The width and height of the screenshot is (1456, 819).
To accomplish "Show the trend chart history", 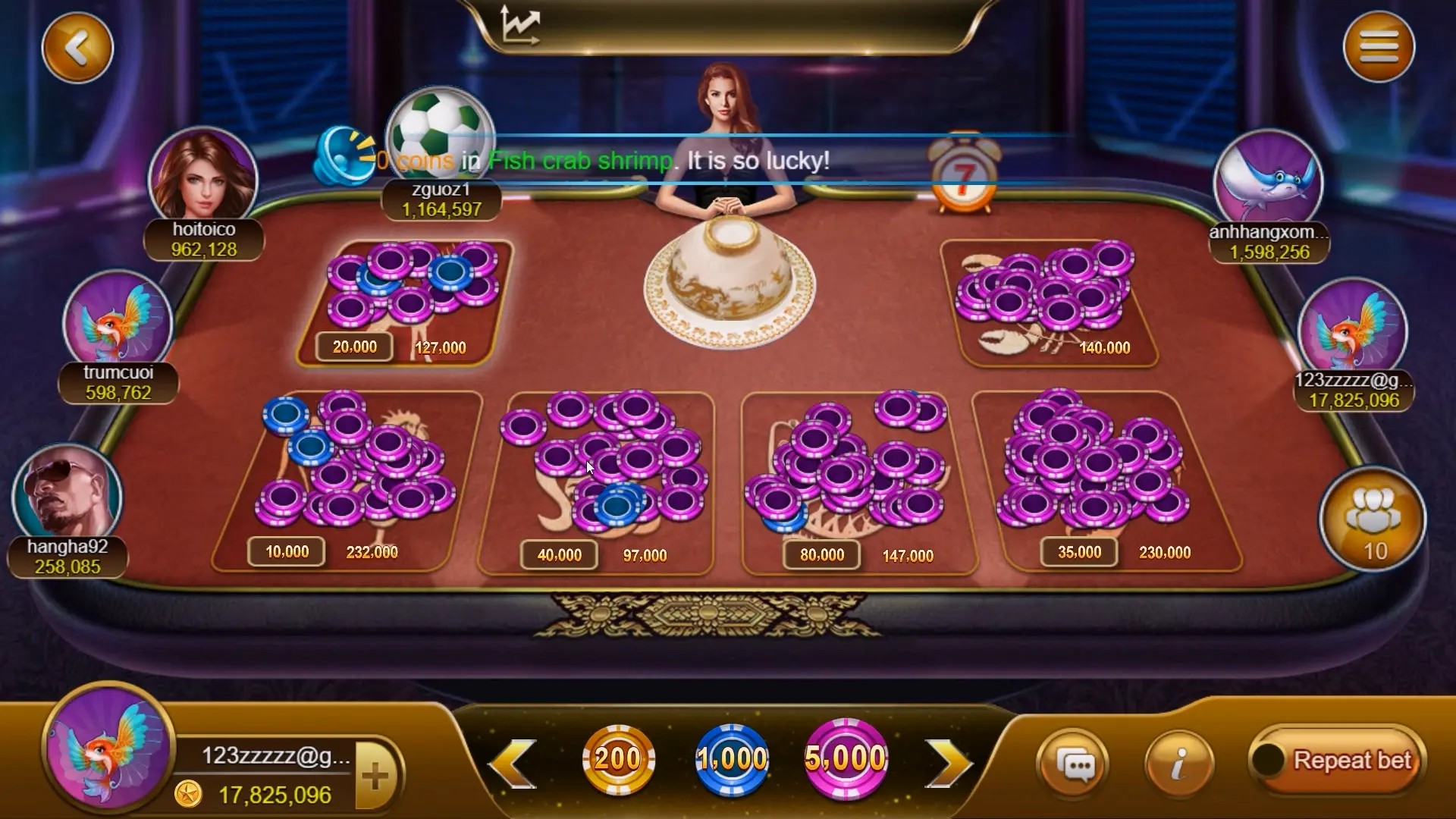I will [x=521, y=26].
